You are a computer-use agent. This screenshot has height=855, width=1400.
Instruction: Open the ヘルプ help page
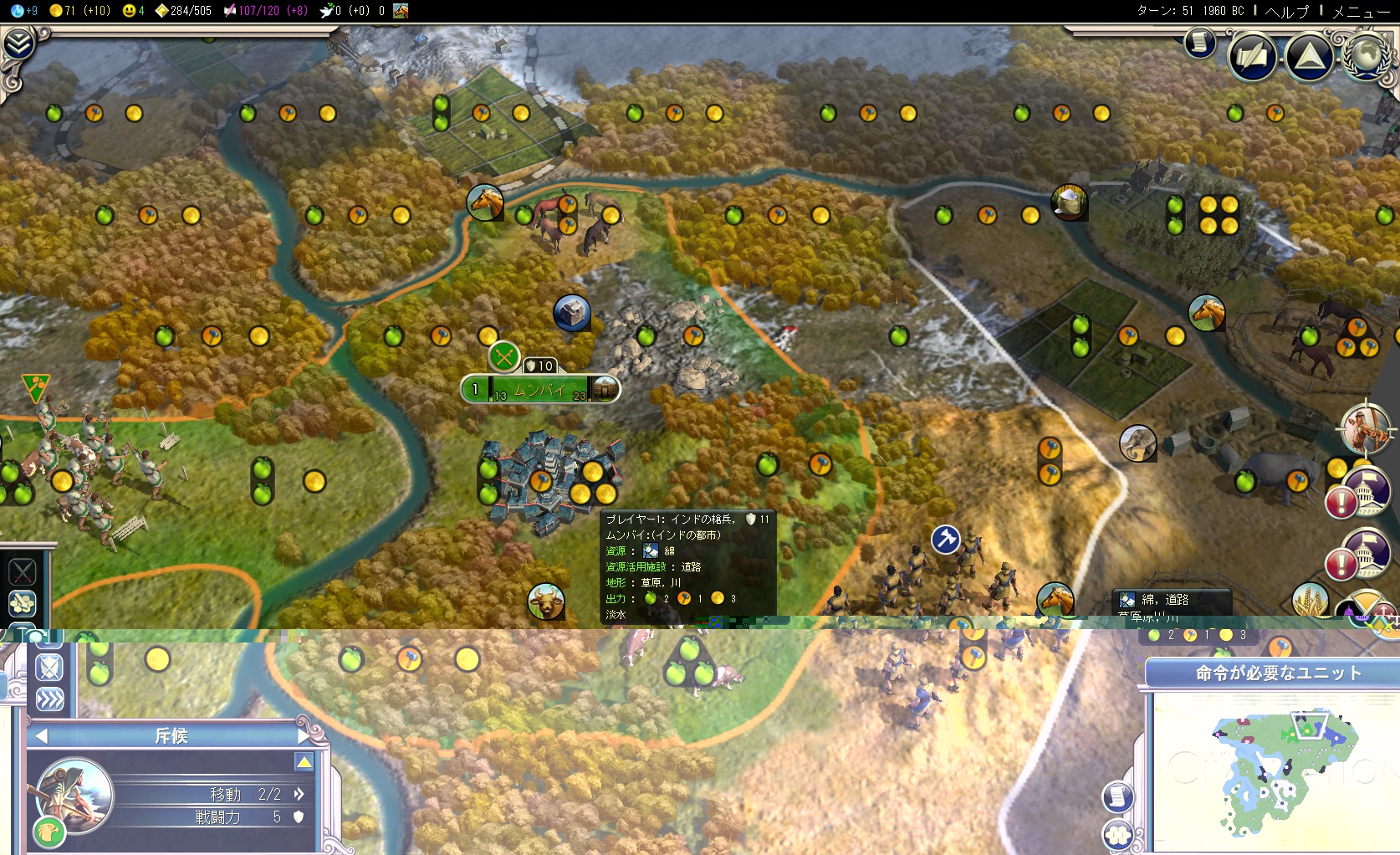click(x=1286, y=11)
